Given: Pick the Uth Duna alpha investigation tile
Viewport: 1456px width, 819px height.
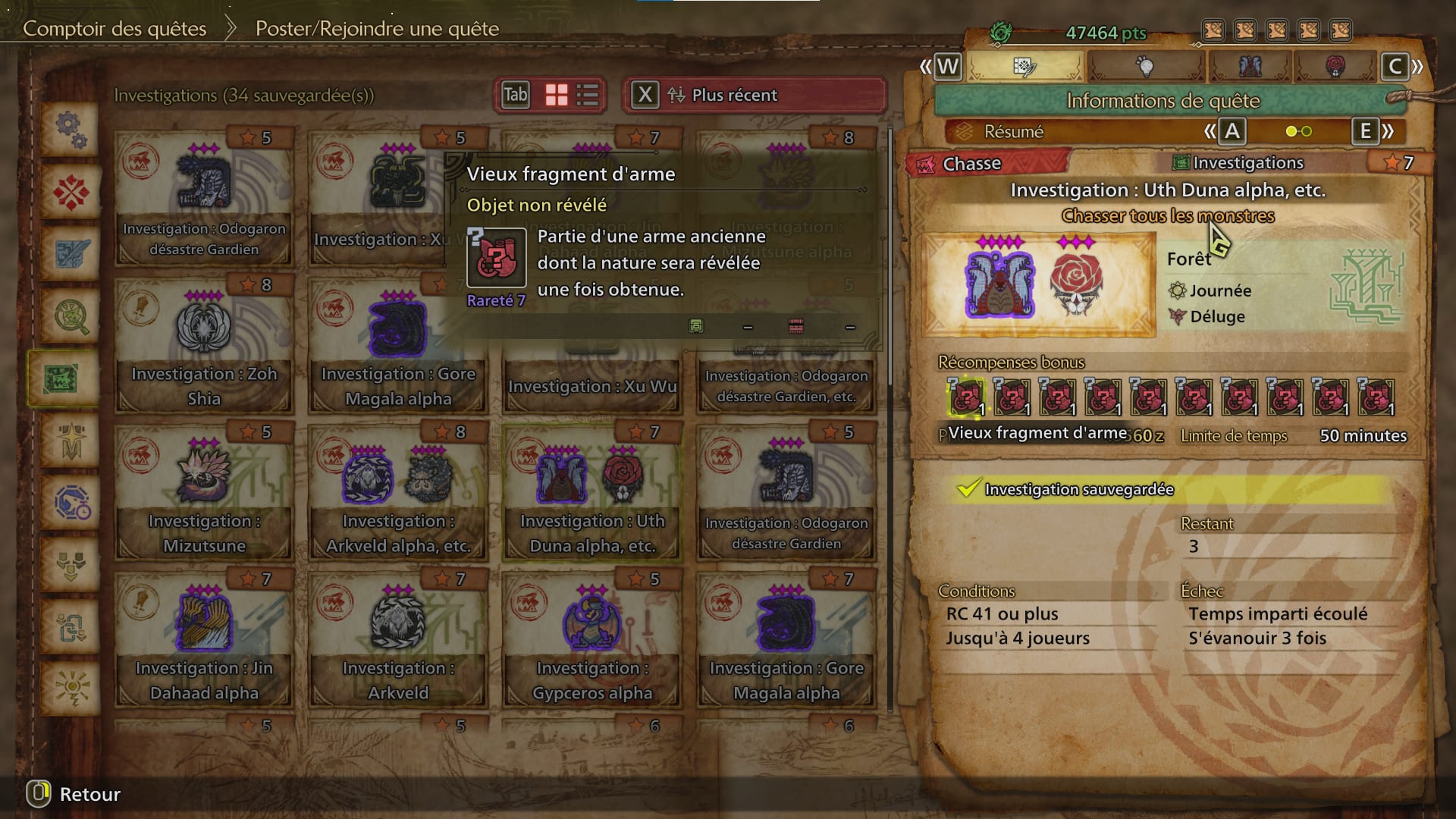Looking at the screenshot, I should click(x=591, y=493).
